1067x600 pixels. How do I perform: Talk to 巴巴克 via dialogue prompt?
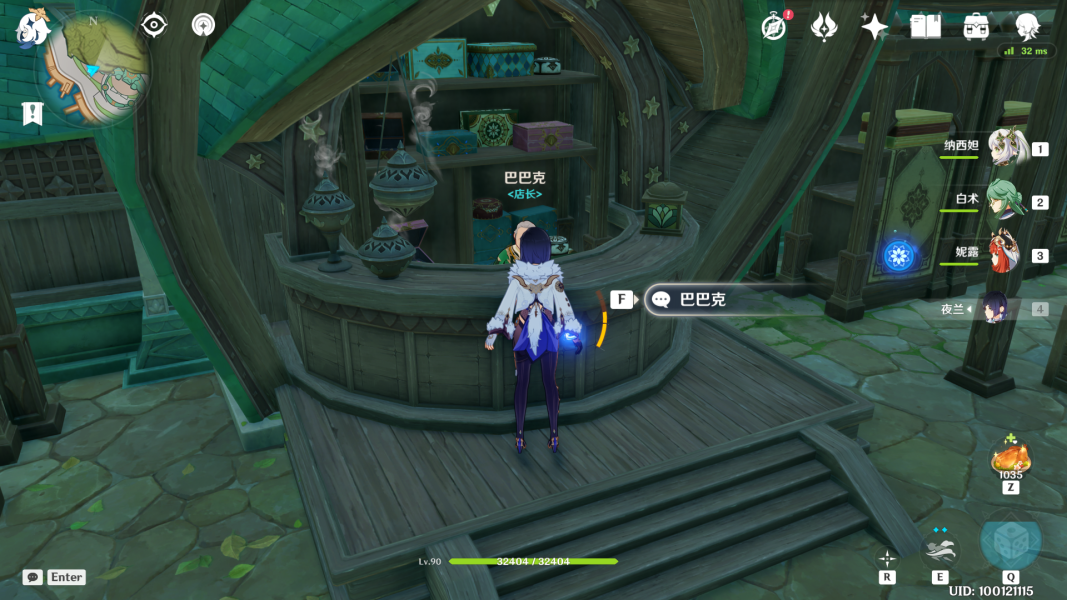(700, 299)
